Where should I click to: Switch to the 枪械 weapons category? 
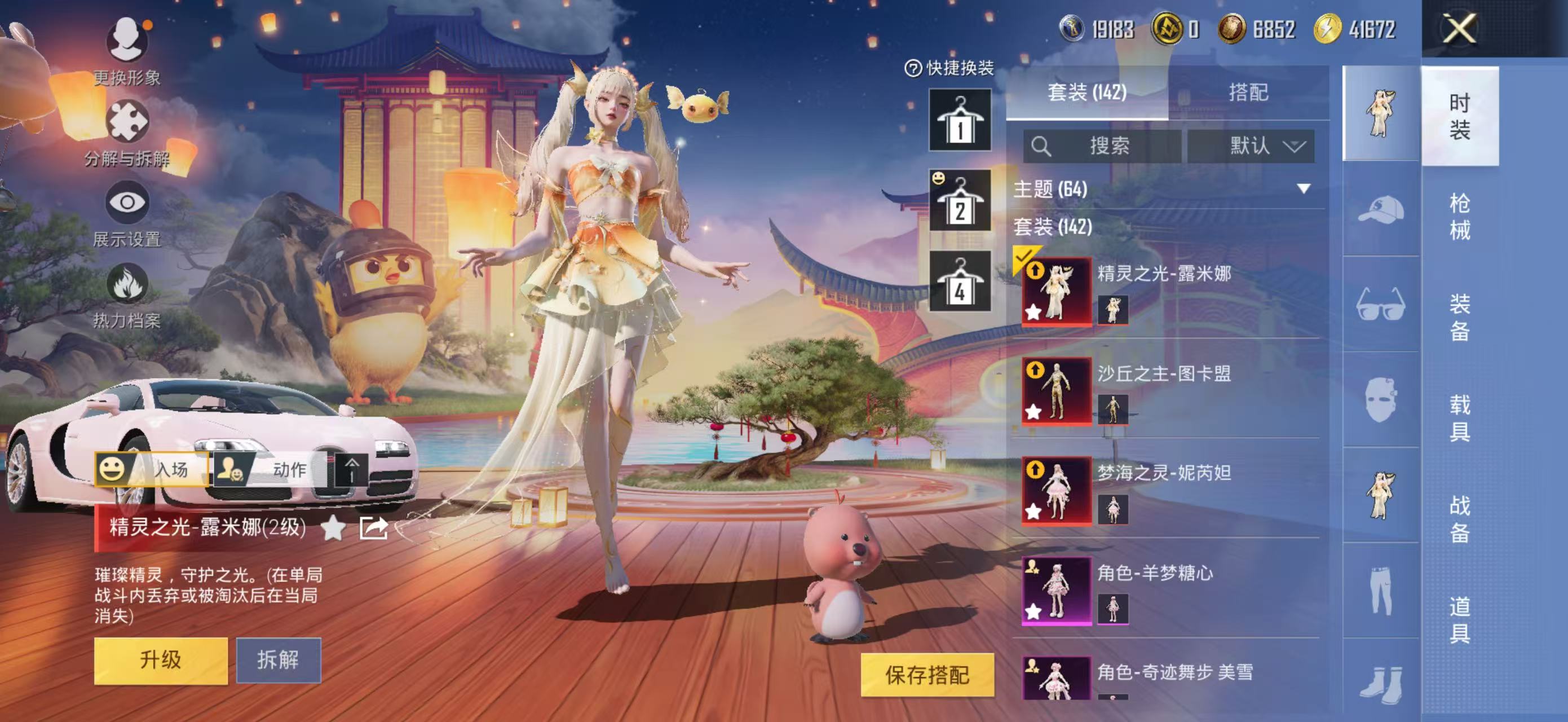[1460, 217]
